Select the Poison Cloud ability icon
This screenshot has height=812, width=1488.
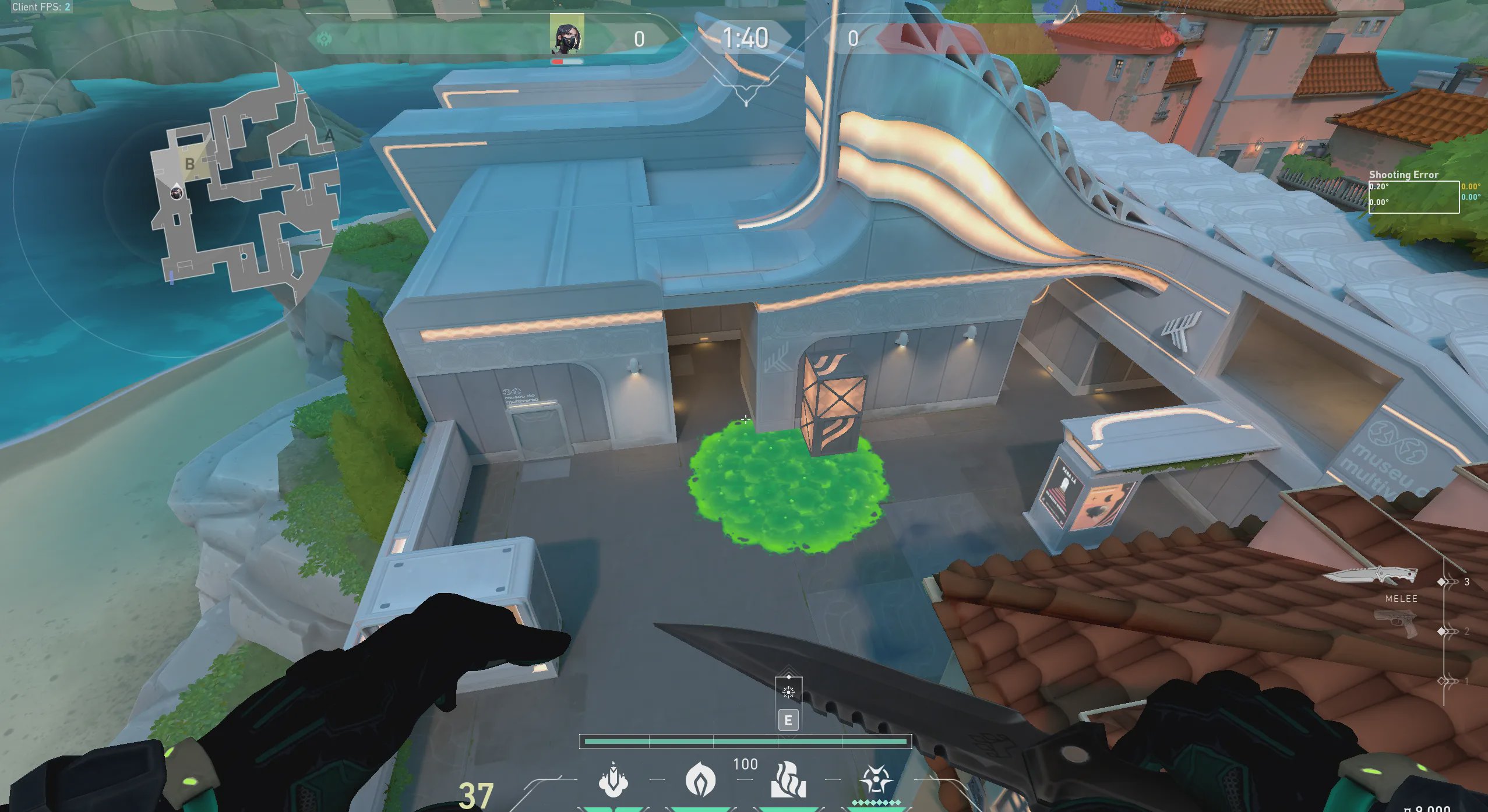[700, 780]
